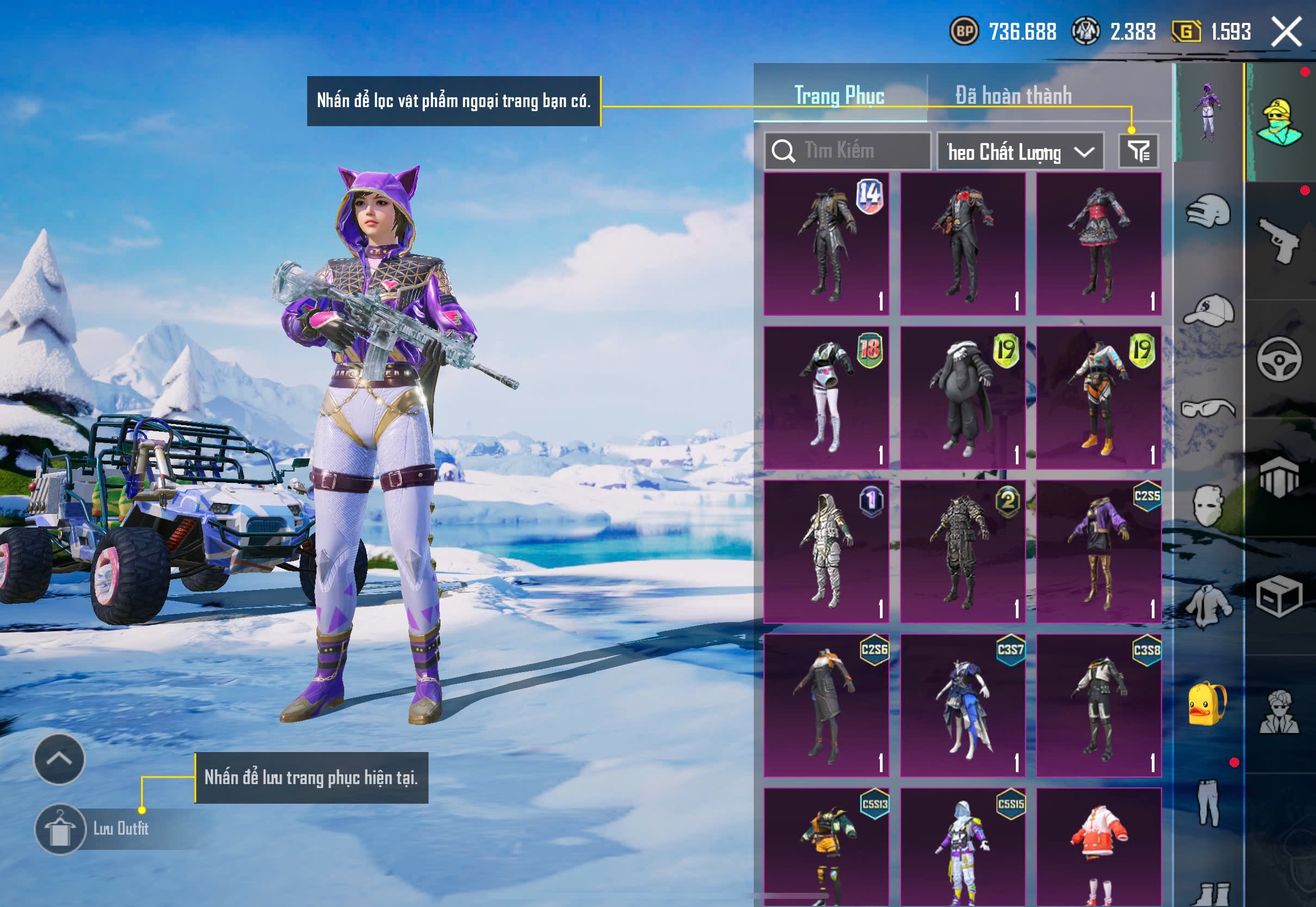This screenshot has height=907, width=1316.
Task: Pick the purple C2S5 outfit
Action: 1098,552
